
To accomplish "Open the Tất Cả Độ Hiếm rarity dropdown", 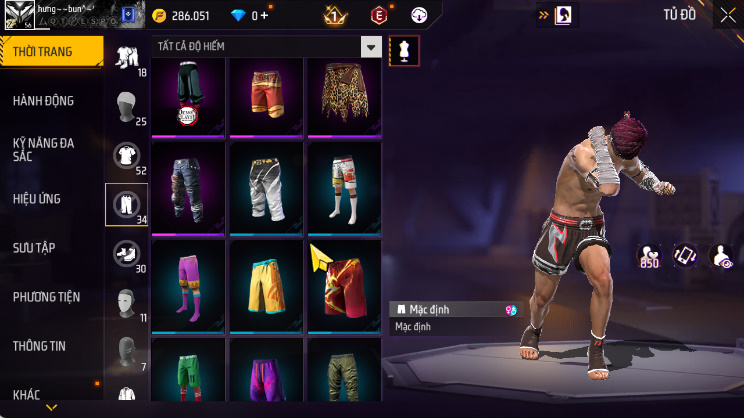I will (371, 47).
